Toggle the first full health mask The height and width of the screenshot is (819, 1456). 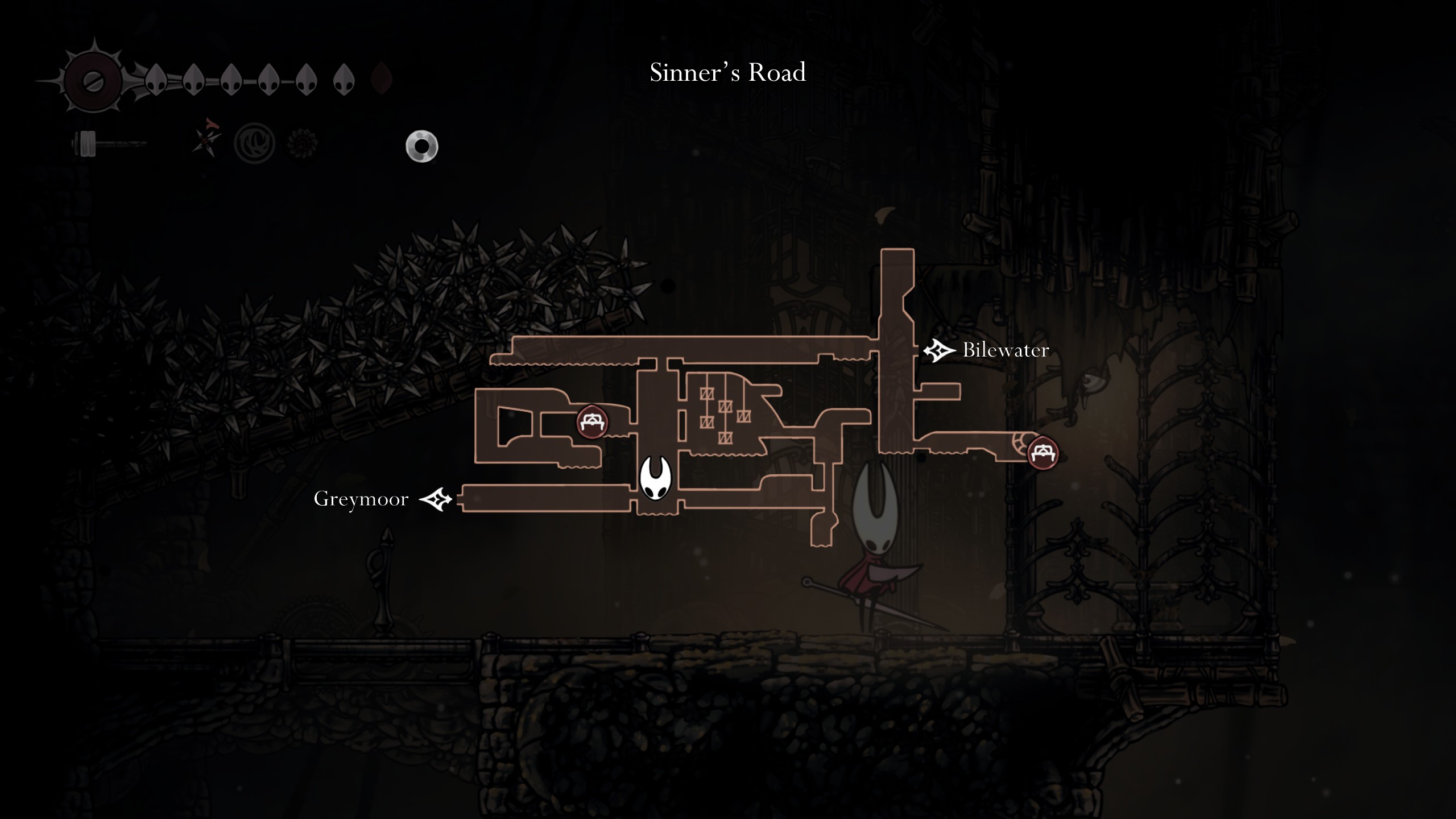pos(156,80)
